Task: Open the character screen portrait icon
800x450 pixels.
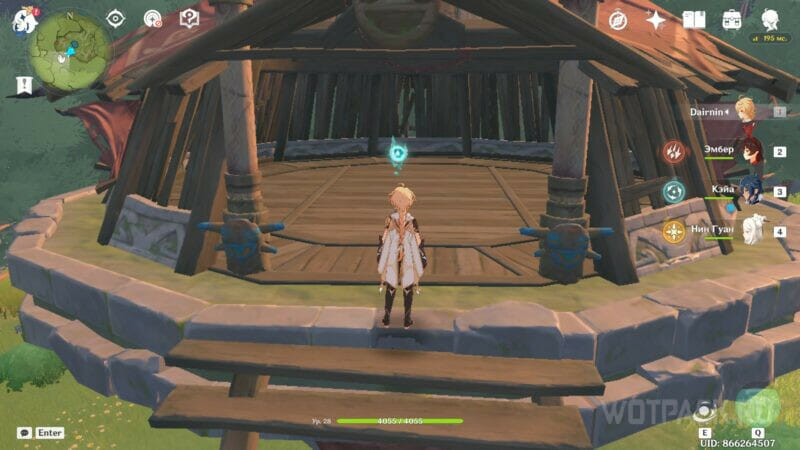Action: coord(770,19)
